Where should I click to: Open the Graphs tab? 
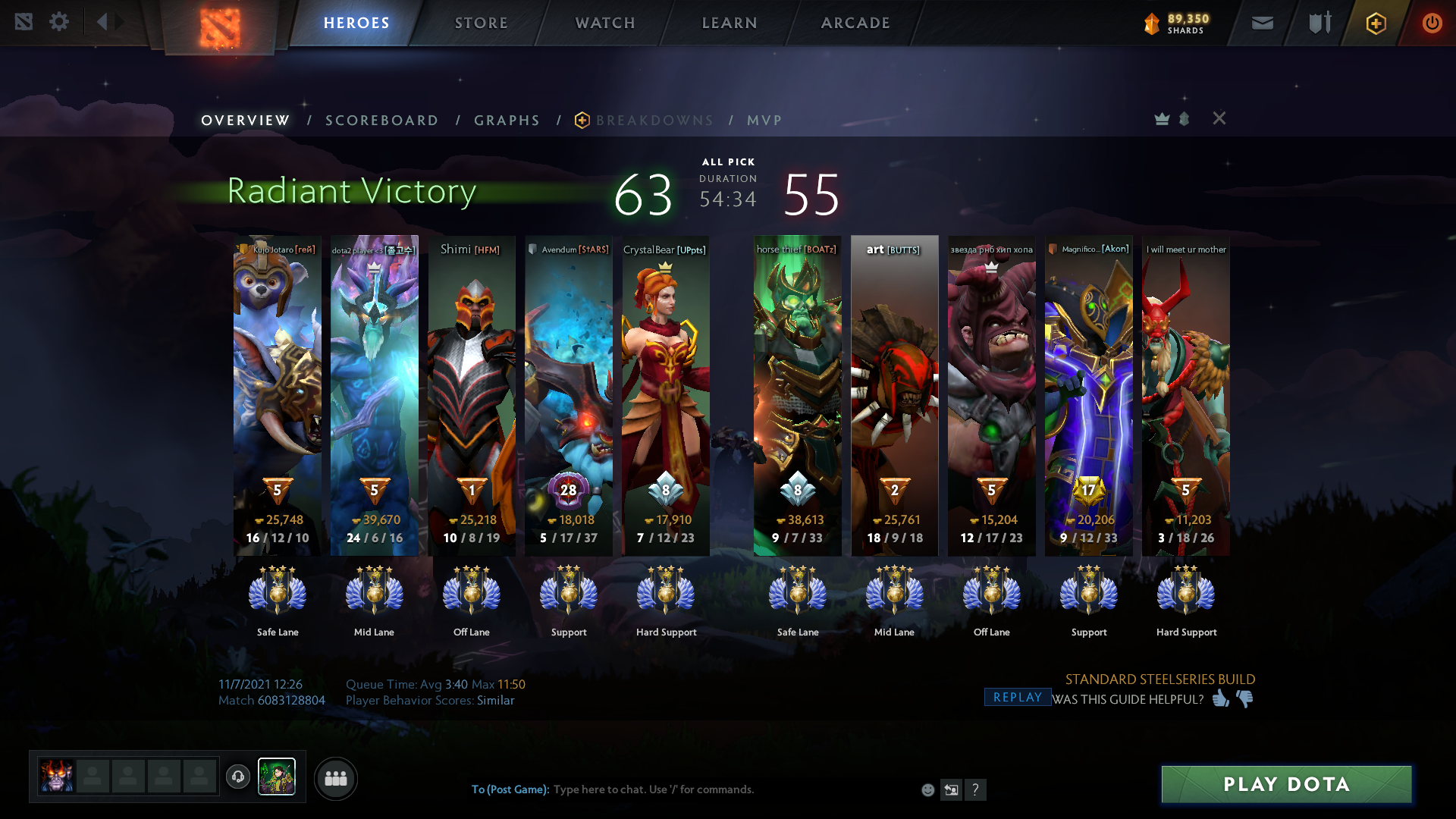coord(507,121)
